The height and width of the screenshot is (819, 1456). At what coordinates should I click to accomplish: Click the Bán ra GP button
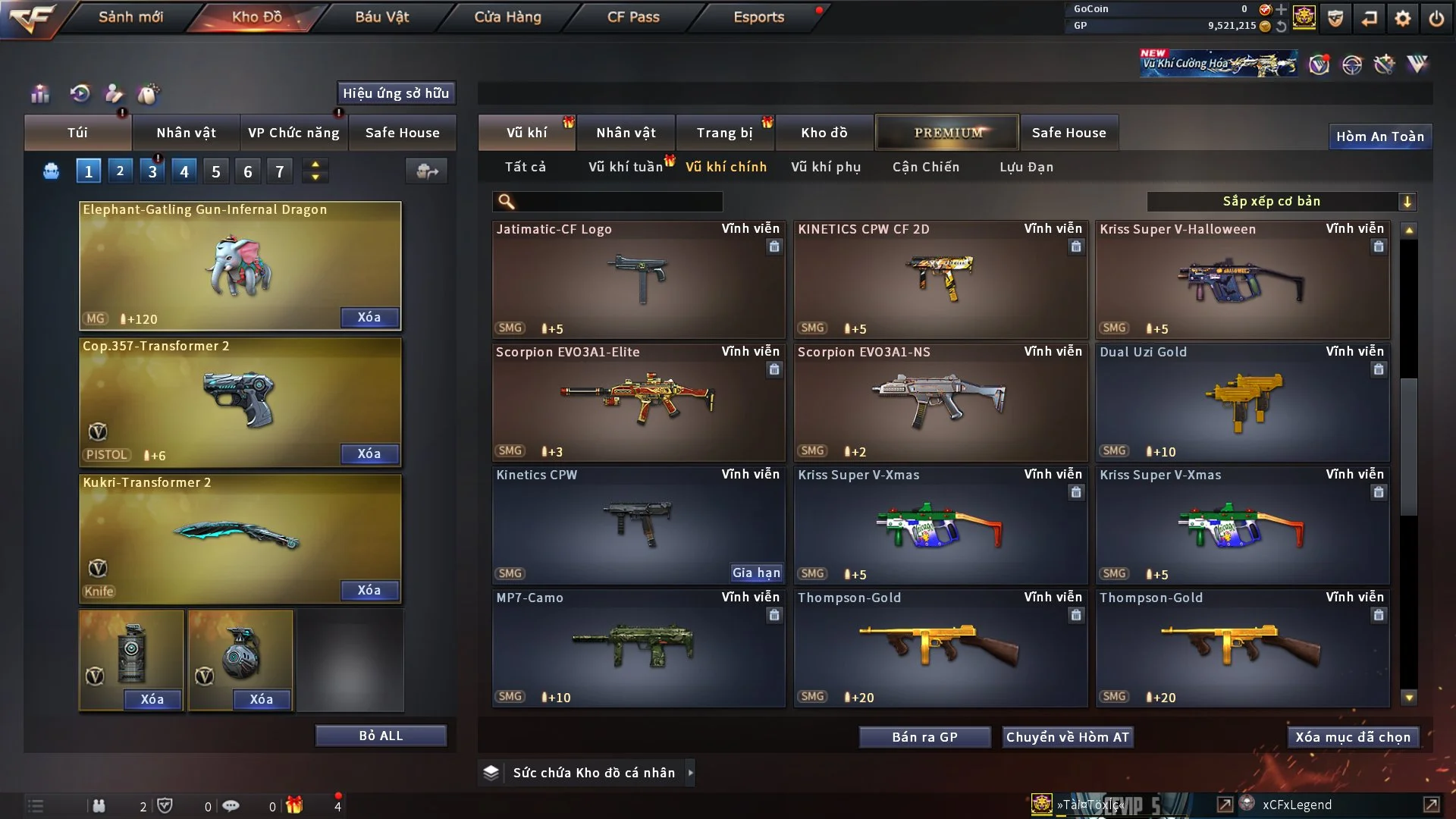924,737
